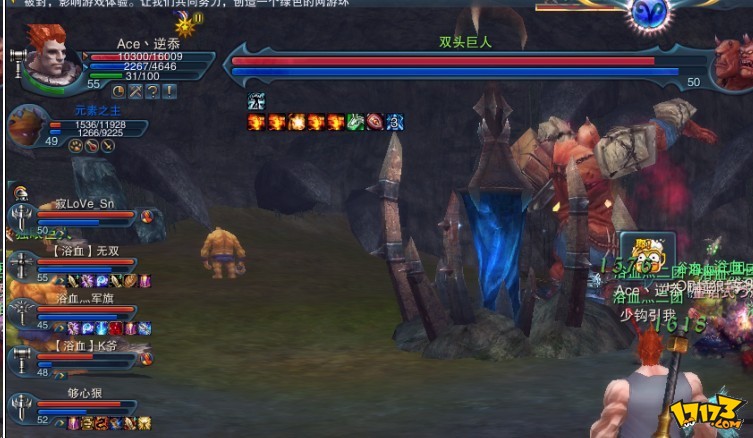Click the green claw debuff on boss

click(355, 122)
